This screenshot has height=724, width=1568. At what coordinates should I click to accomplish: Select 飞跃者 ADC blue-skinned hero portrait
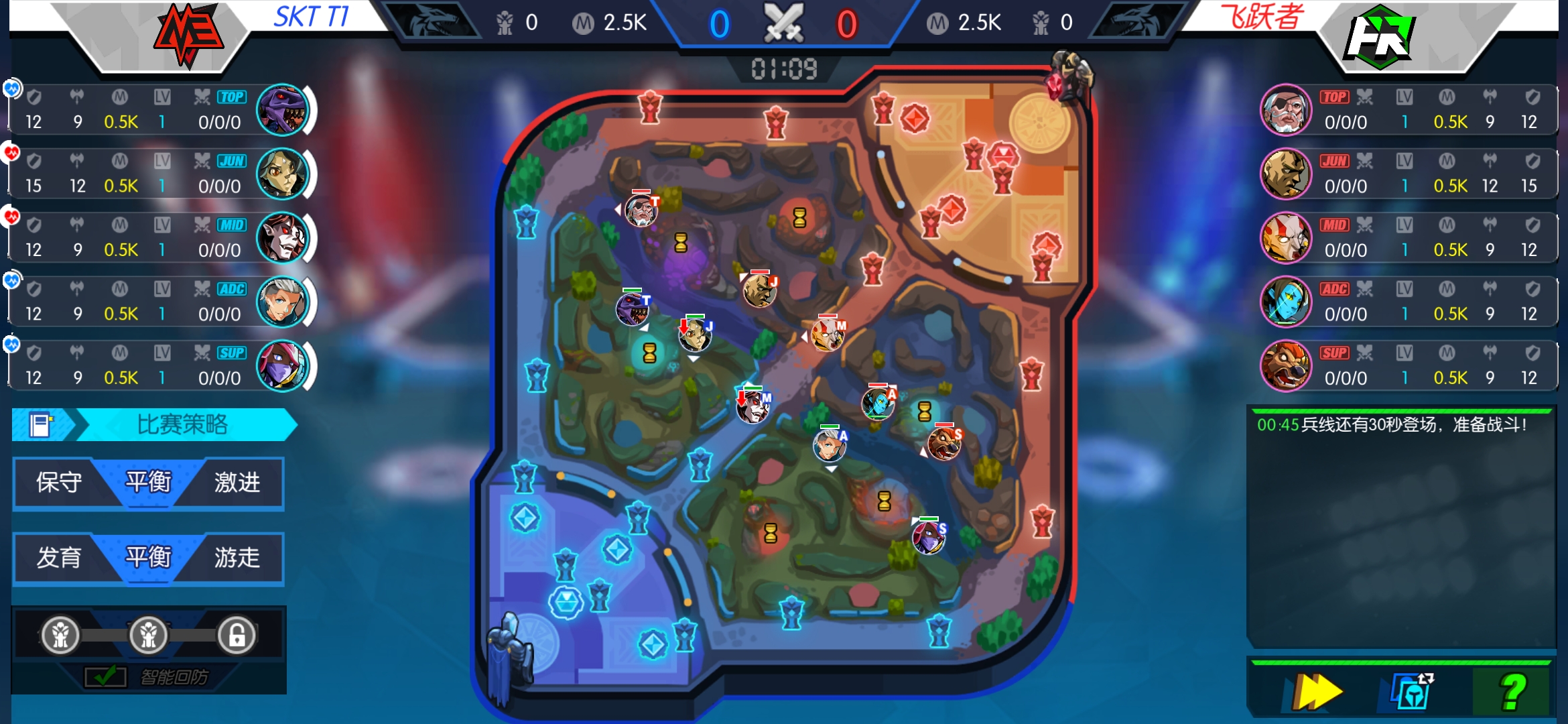[x=1285, y=302]
